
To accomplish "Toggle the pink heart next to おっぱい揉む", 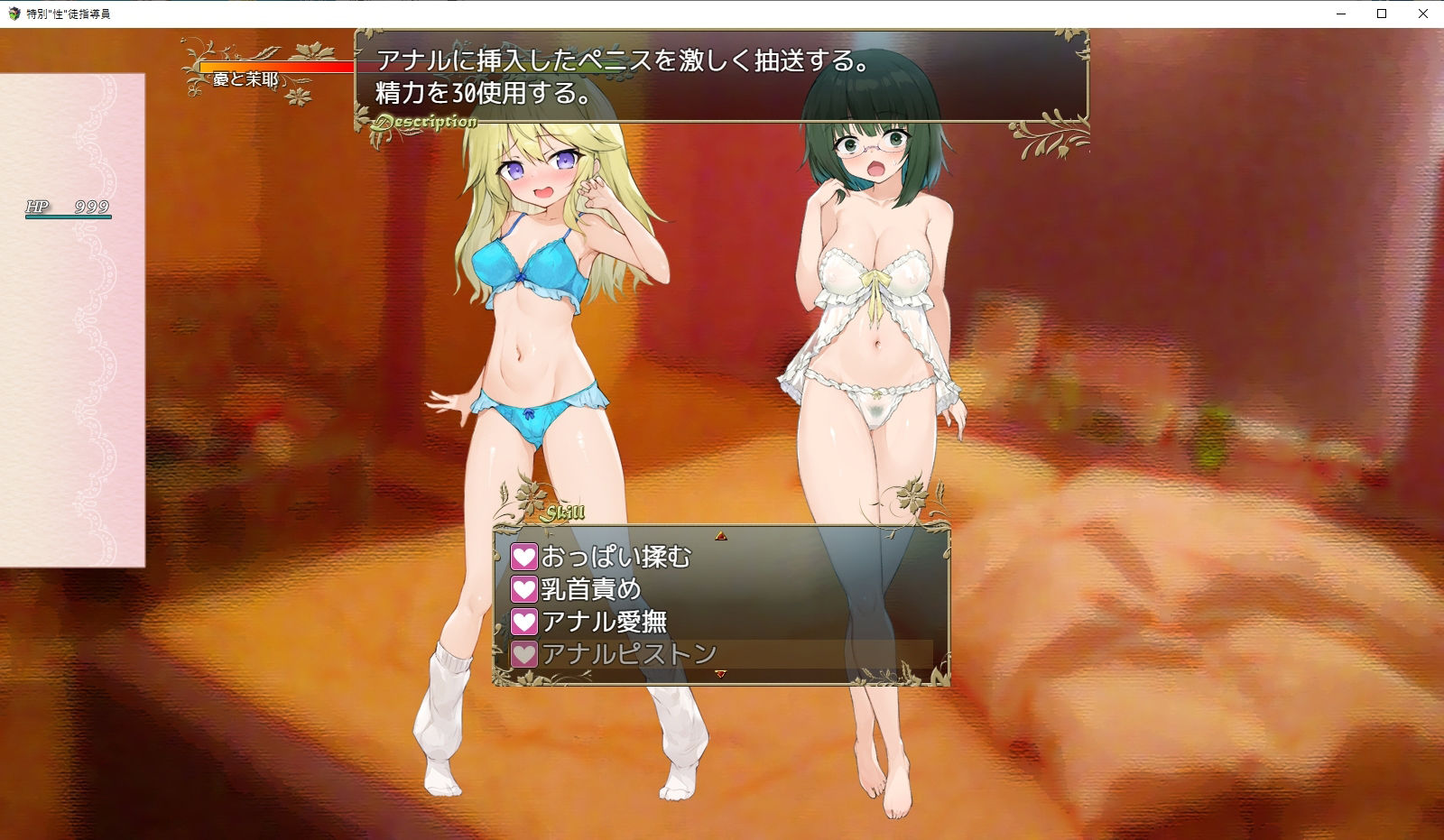I will 523,558.
